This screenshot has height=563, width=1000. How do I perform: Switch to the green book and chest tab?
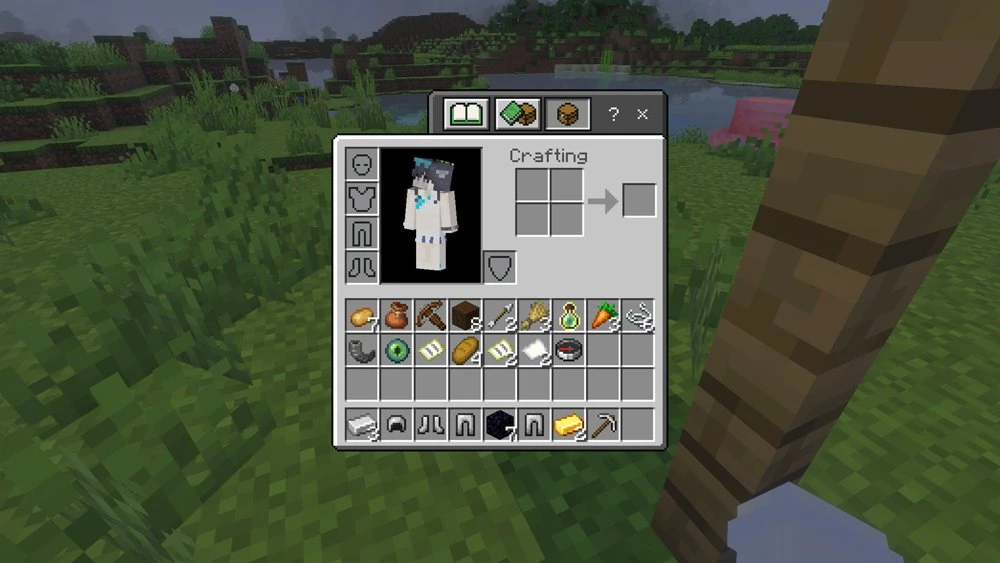pyautogui.click(x=517, y=114)
